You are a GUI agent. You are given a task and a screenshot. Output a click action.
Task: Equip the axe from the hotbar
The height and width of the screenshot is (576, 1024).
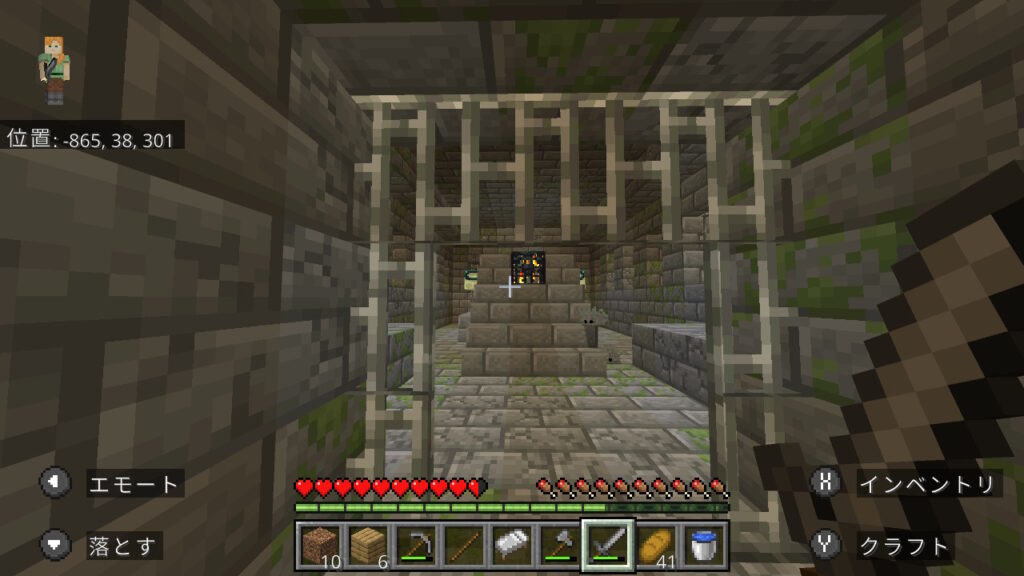(x=558, y=545)
